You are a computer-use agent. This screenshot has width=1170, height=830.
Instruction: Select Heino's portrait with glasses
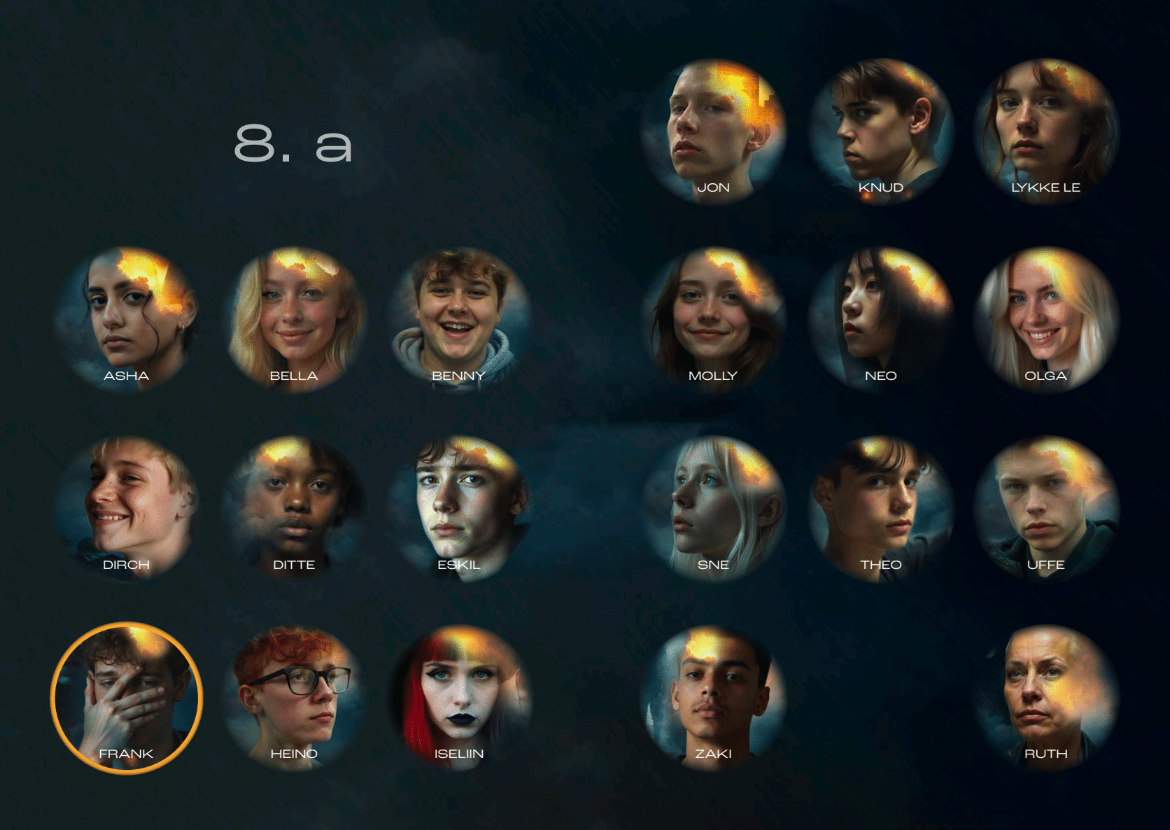pos(294,697)
